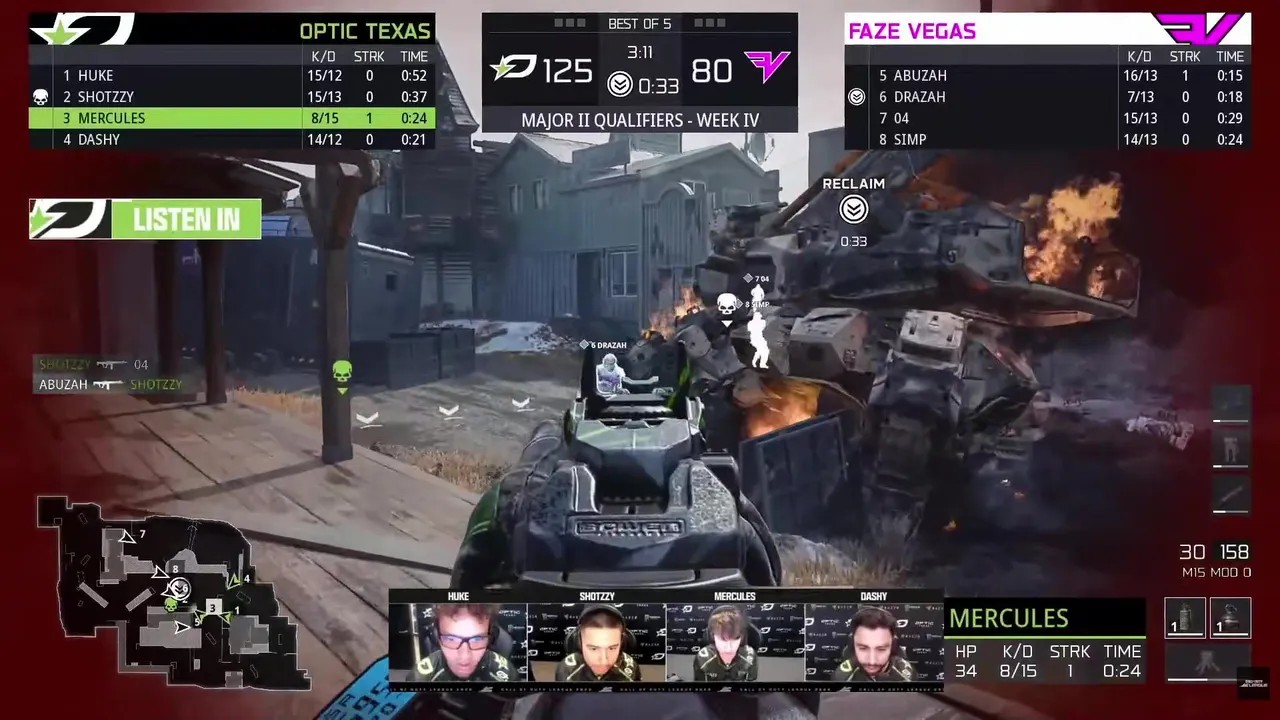Click the Reclaim hardpoint objective marker
The image size is (1280, 720).
853,209
